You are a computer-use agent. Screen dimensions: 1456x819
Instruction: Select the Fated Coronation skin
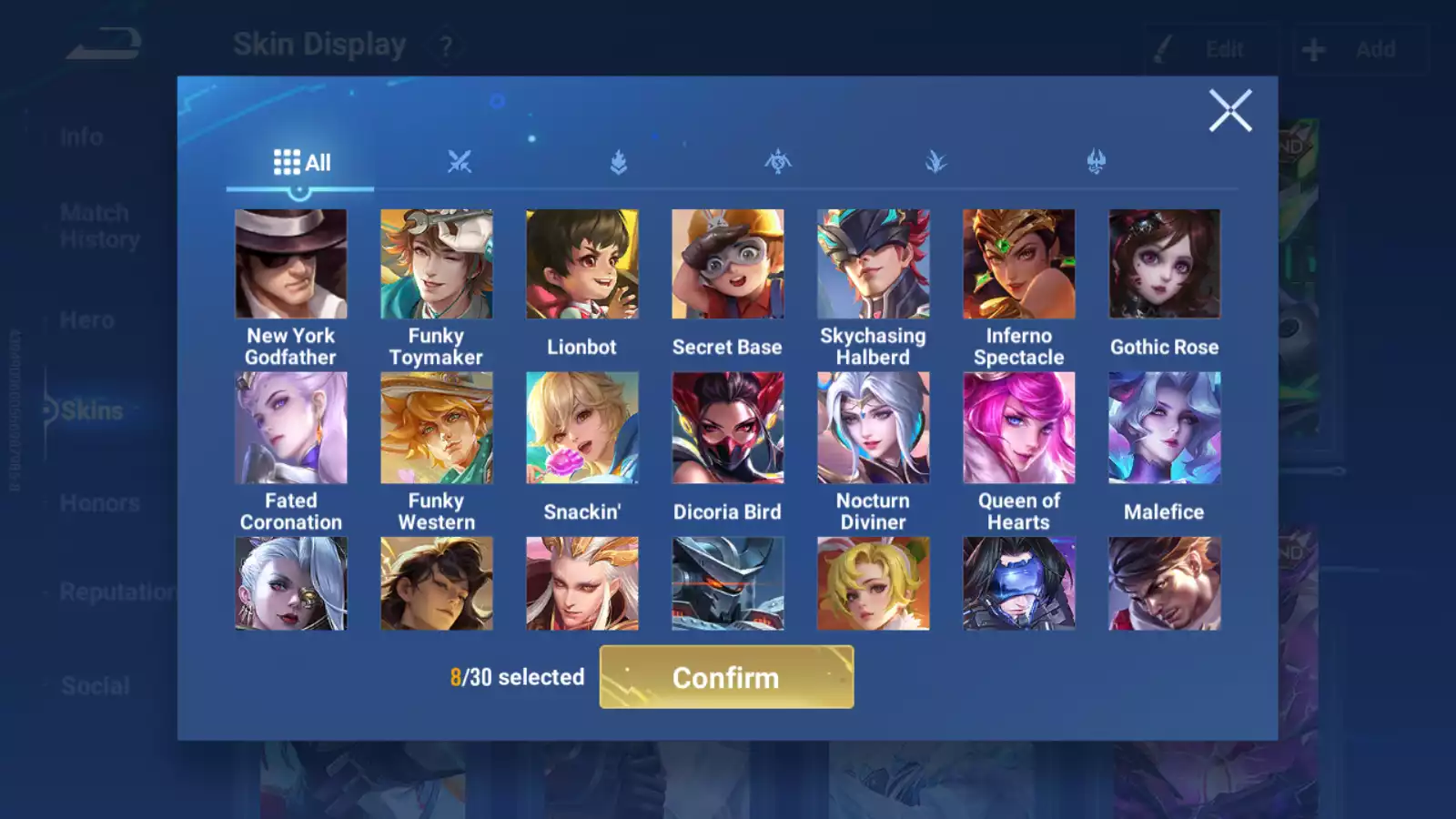coord(291,428)
